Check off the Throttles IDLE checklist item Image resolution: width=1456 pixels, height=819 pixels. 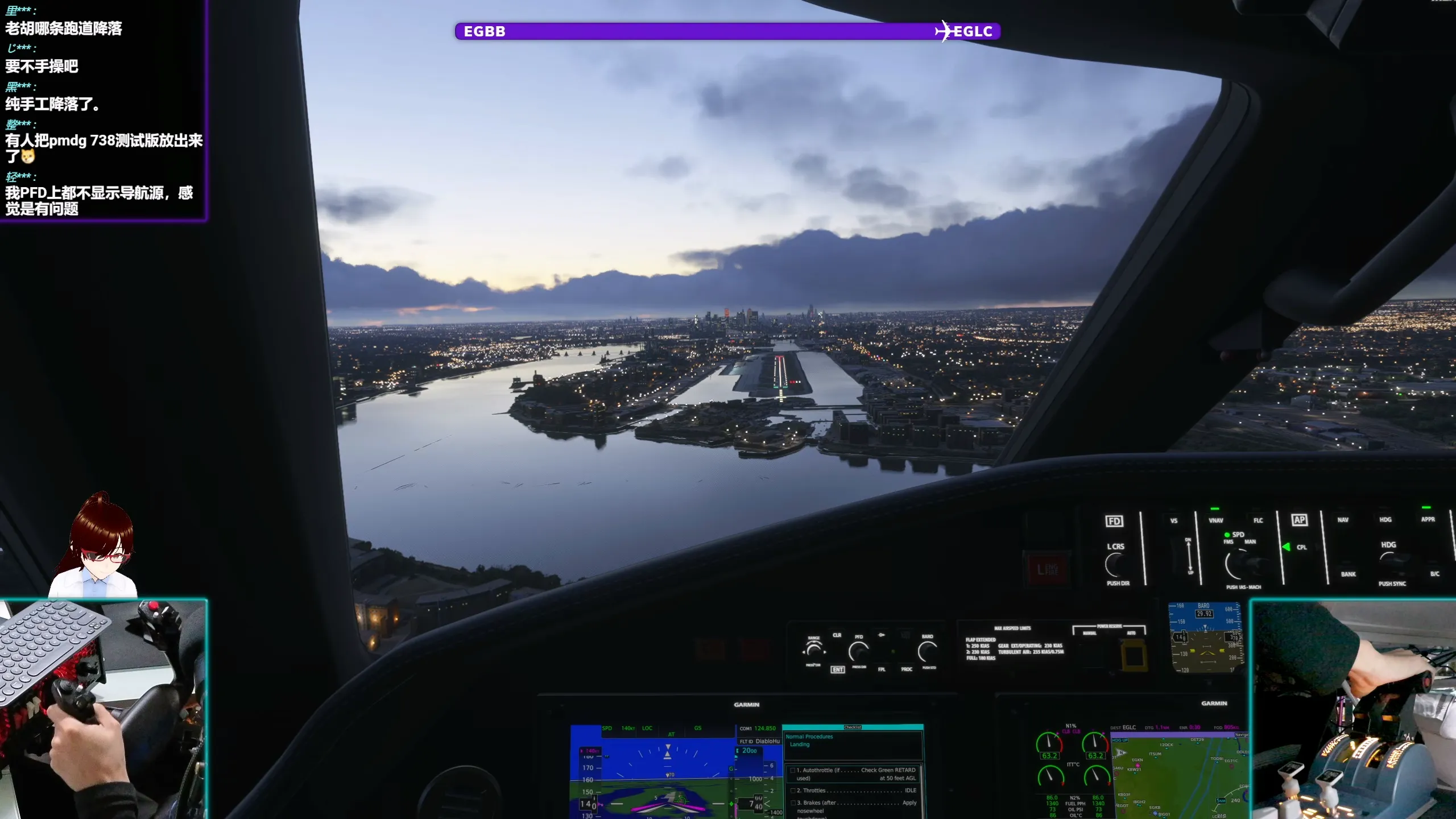(793, 790)
